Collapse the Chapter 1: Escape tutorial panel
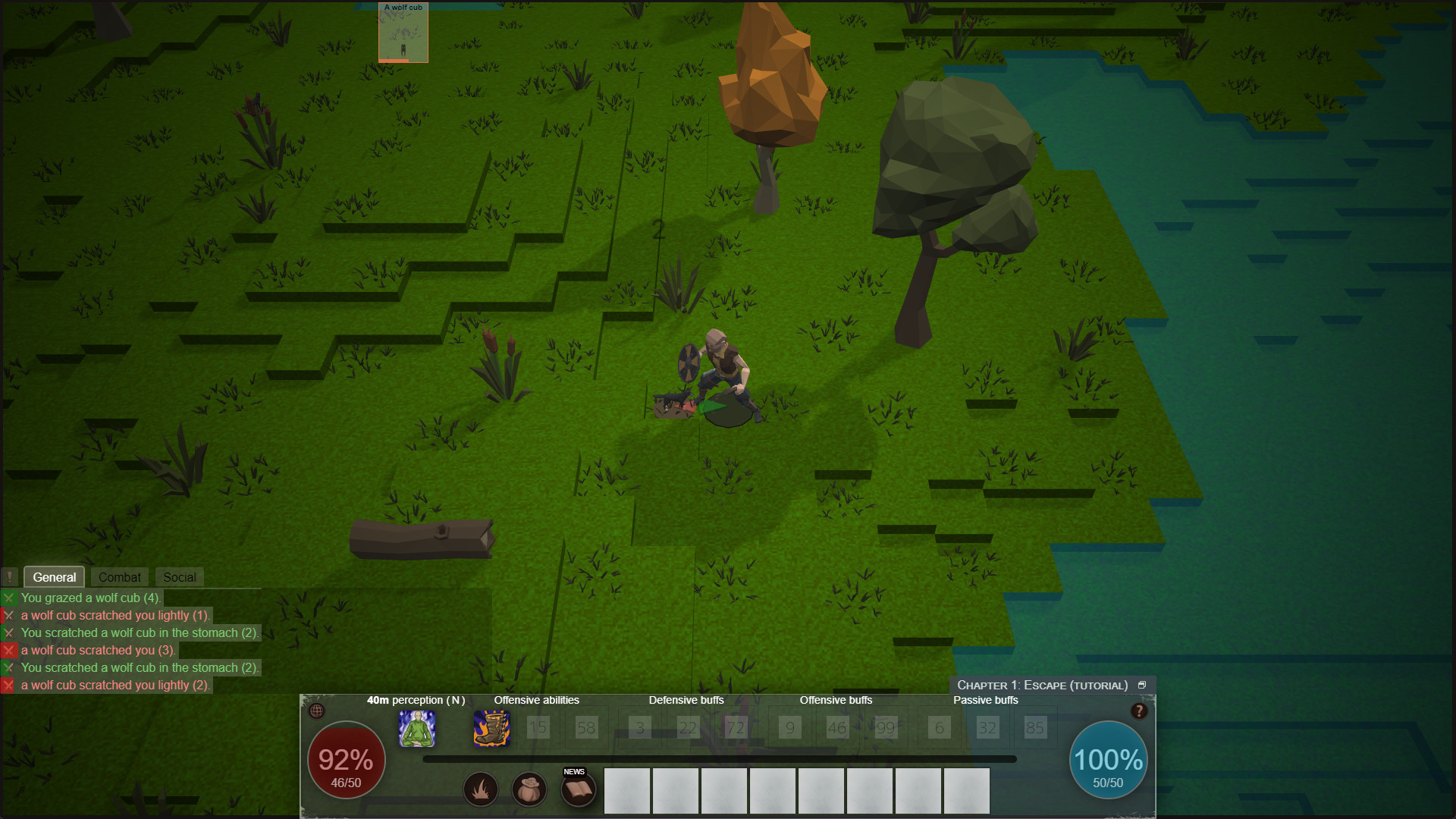 pyautogui.click(x=1143, y=684)
